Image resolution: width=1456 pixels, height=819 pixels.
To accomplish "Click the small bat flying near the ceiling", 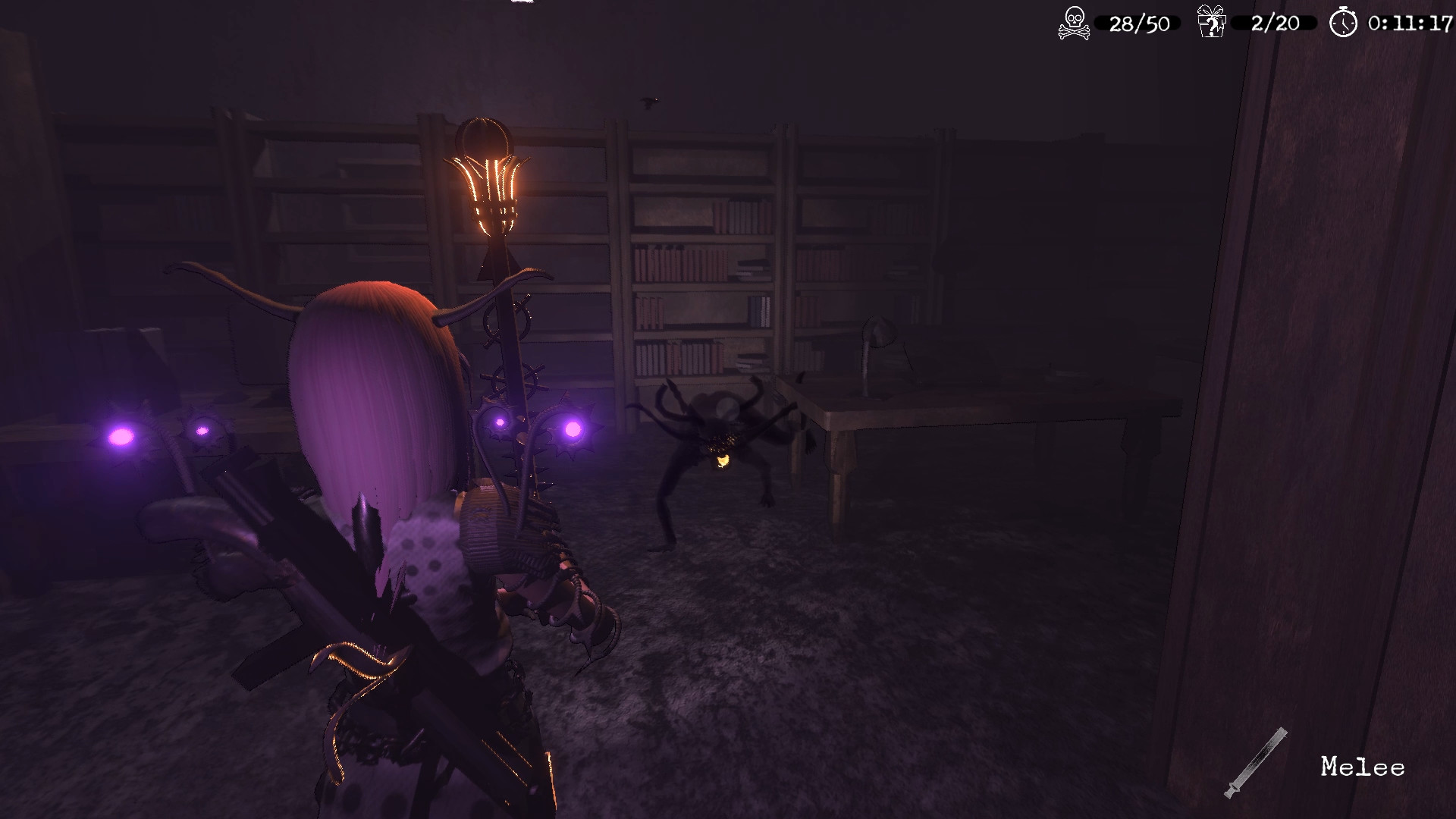I will pyautogui.click(x=648, y=102).
